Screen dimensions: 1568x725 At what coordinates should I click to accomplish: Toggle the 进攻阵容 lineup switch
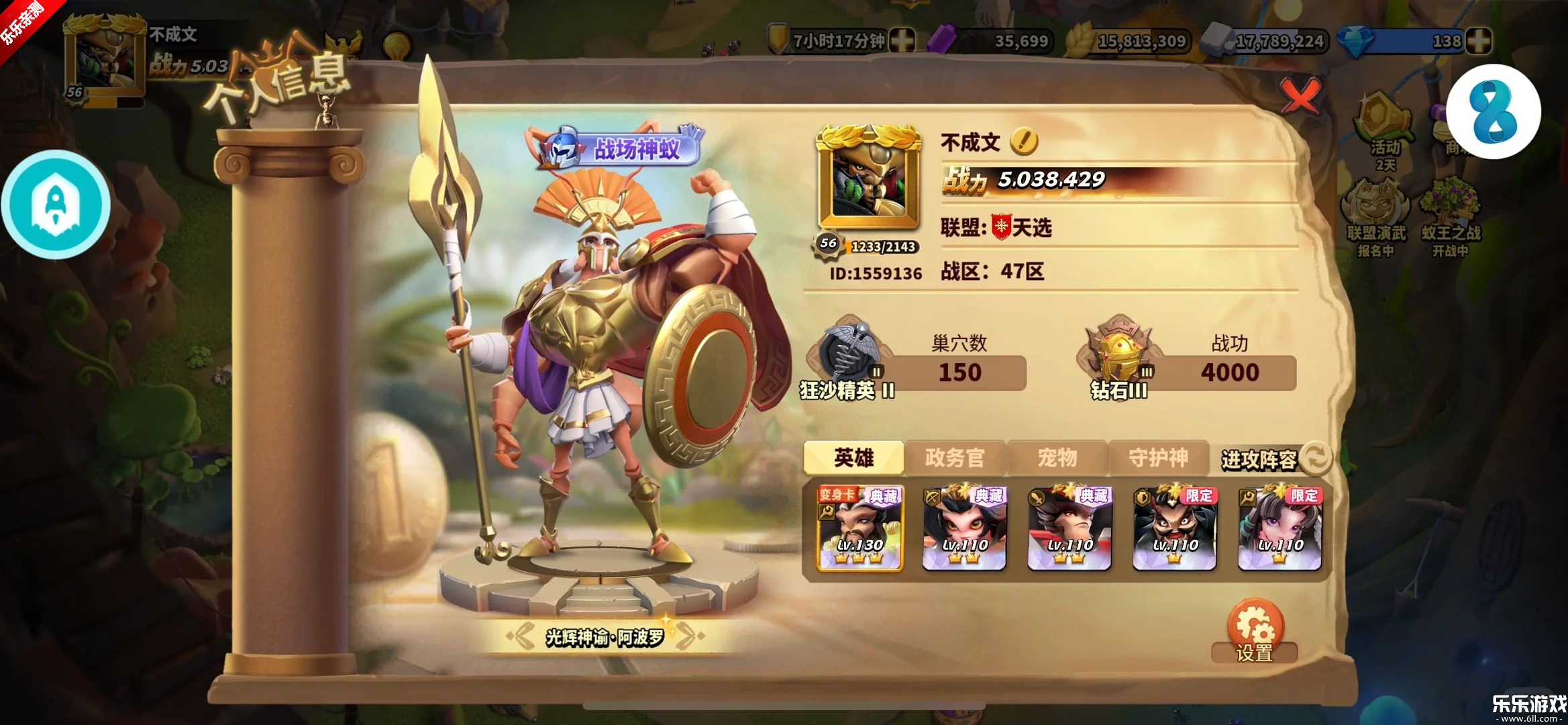click(x=1316, y=458)
